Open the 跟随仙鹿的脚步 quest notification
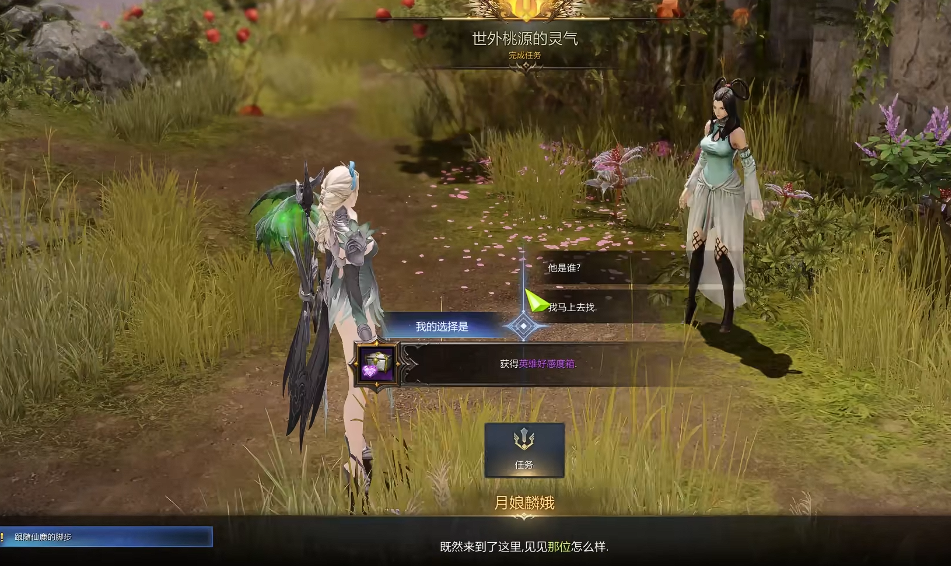Image resolution: width=951 pixels, height=566 pixels. [x=106, y=537]
